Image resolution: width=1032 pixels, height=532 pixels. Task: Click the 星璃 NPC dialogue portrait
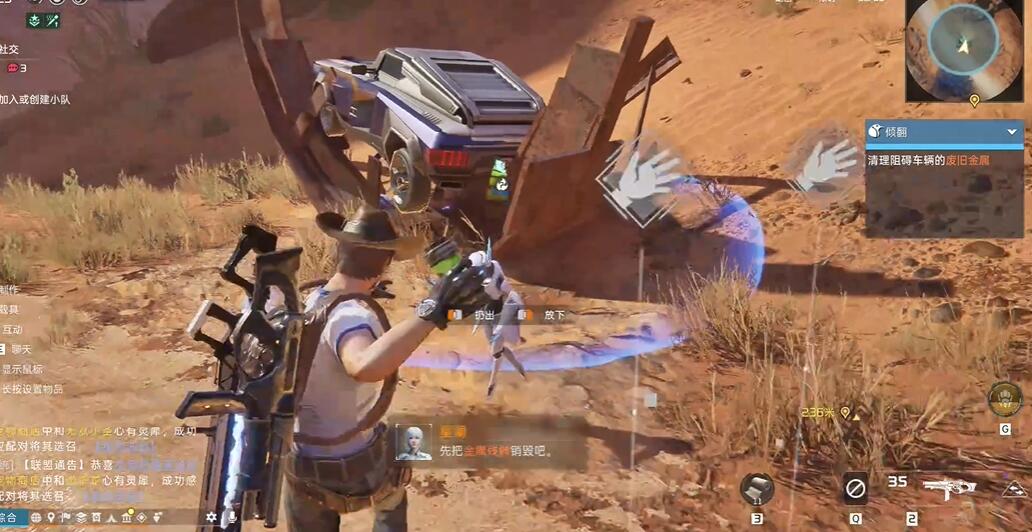click(412, 443)
